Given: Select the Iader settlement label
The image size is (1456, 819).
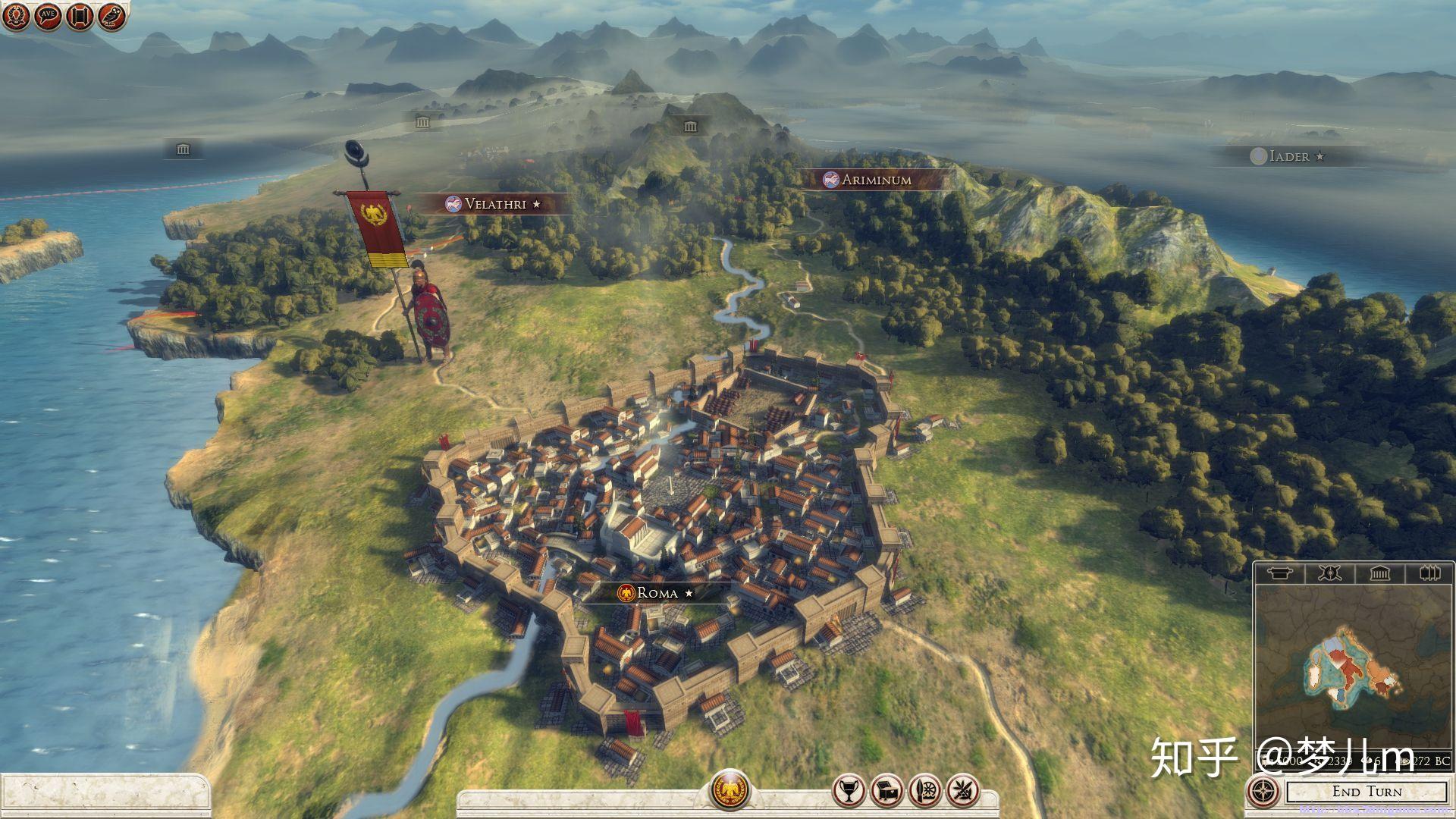Looking at the screenshot, I should pyautogui.click(x=1288, y=156).
